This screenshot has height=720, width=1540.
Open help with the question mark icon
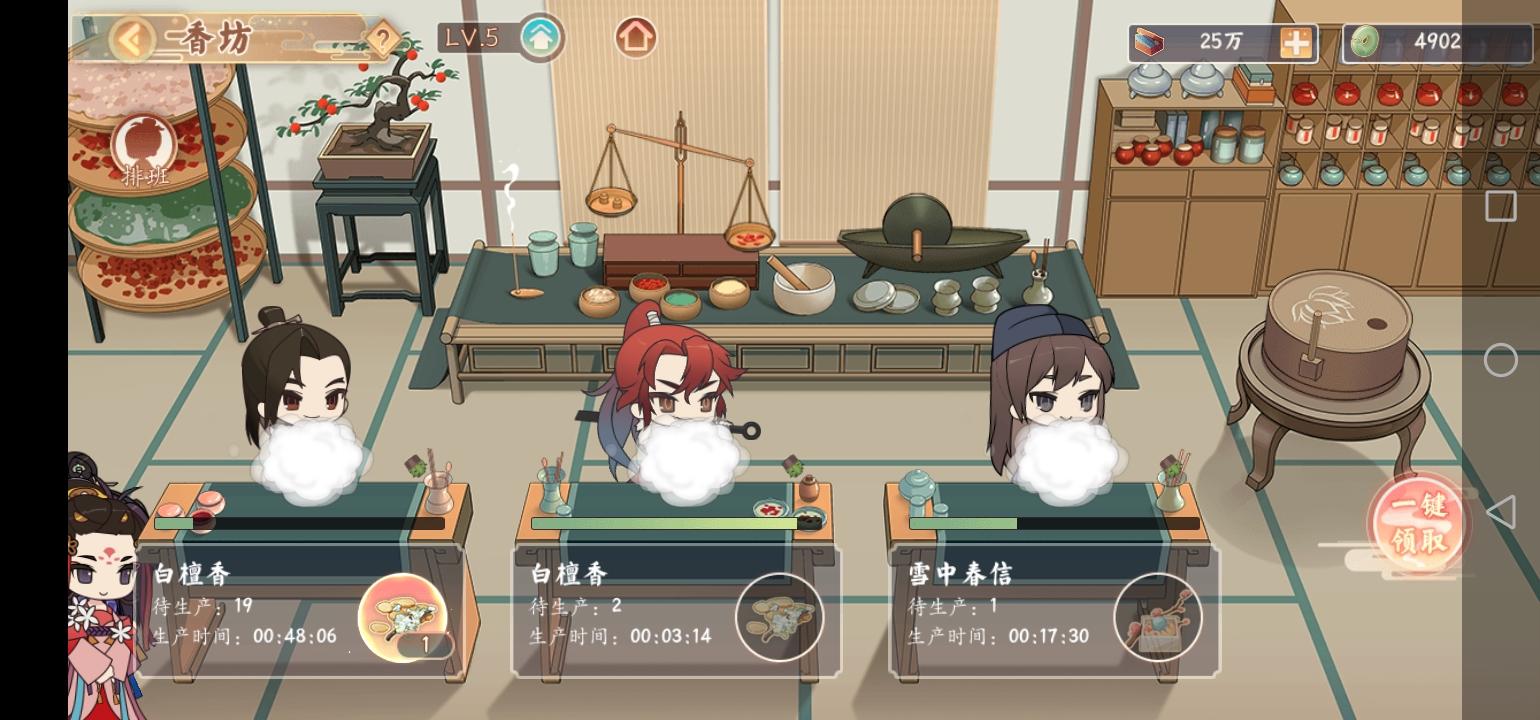click(x=382, y=36)
